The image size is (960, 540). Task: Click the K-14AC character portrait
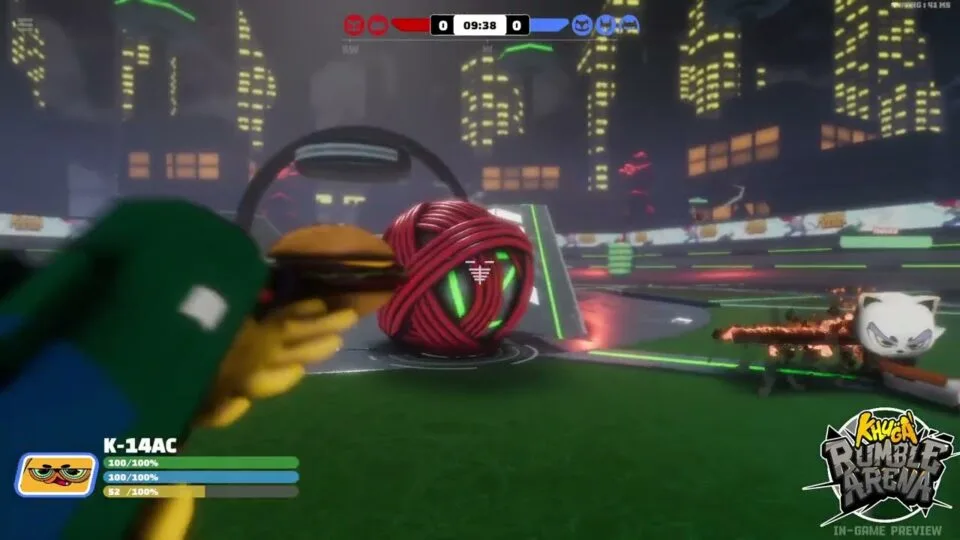[56, 474]
